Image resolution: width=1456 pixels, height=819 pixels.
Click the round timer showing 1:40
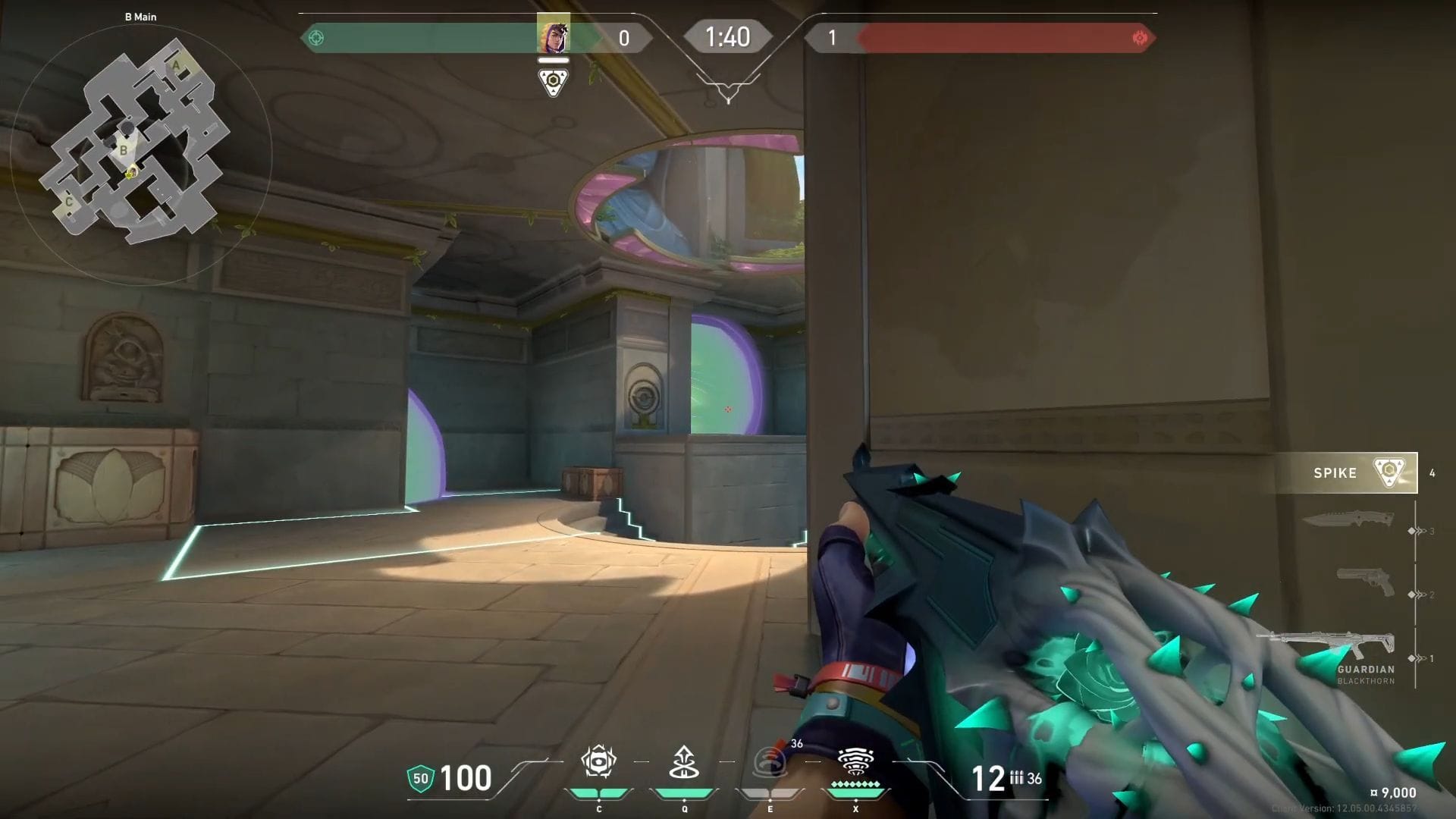point(727,36)
